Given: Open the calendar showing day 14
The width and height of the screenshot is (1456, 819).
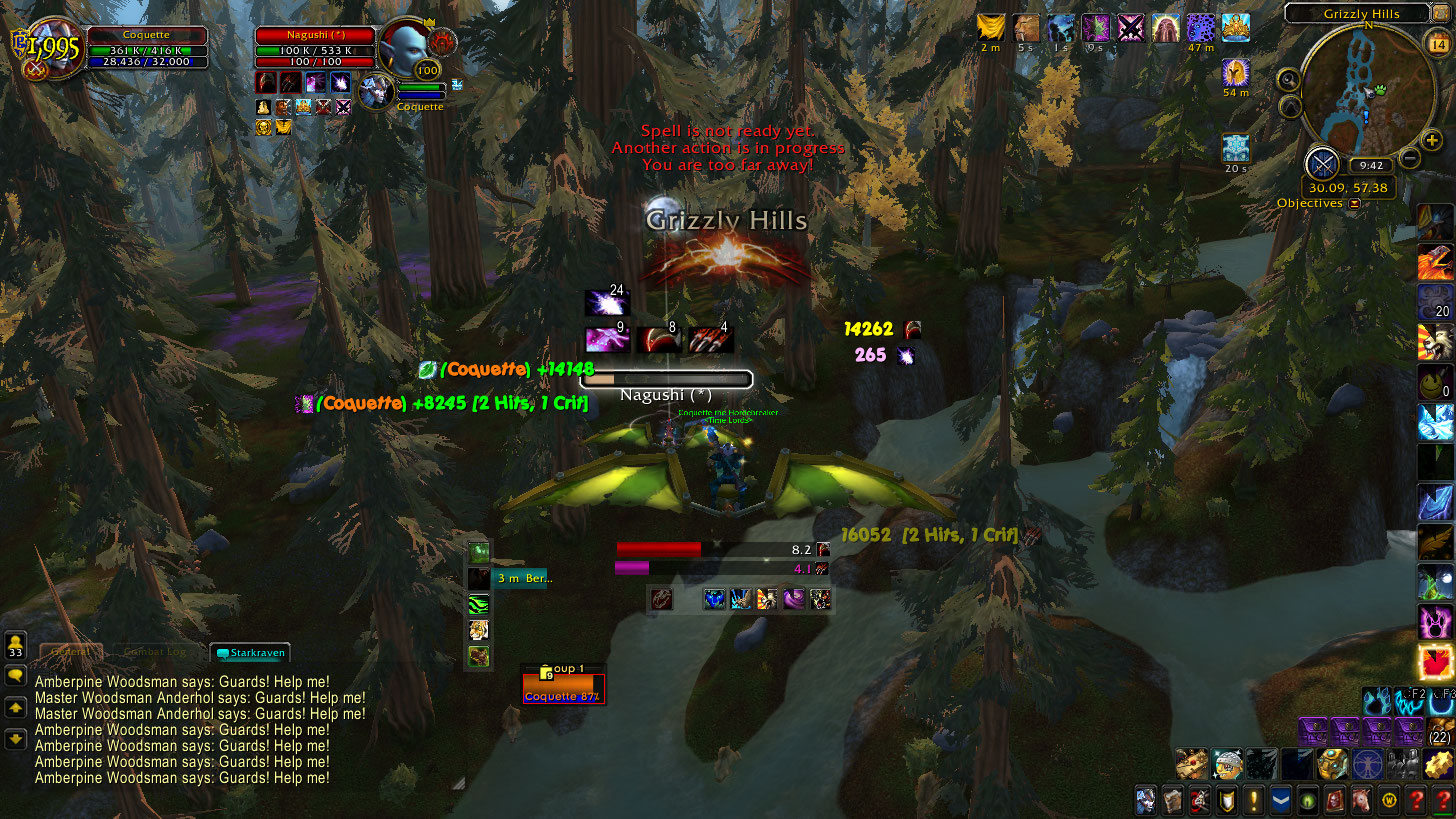Looking at the screenshot, I should pos(1434,43).
